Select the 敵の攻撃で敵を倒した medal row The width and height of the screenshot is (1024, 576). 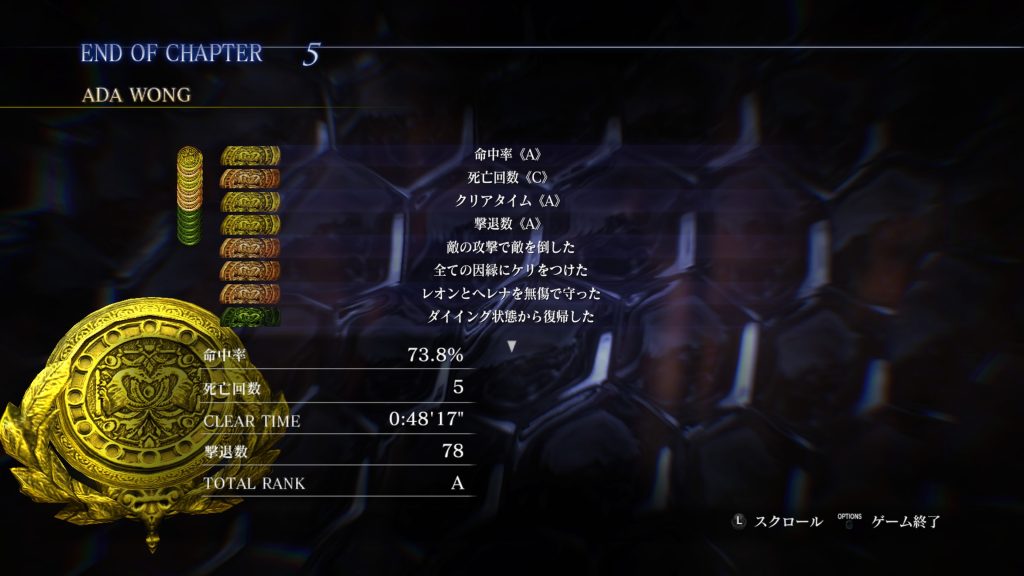pyautogui.click(x=510, y=247)
